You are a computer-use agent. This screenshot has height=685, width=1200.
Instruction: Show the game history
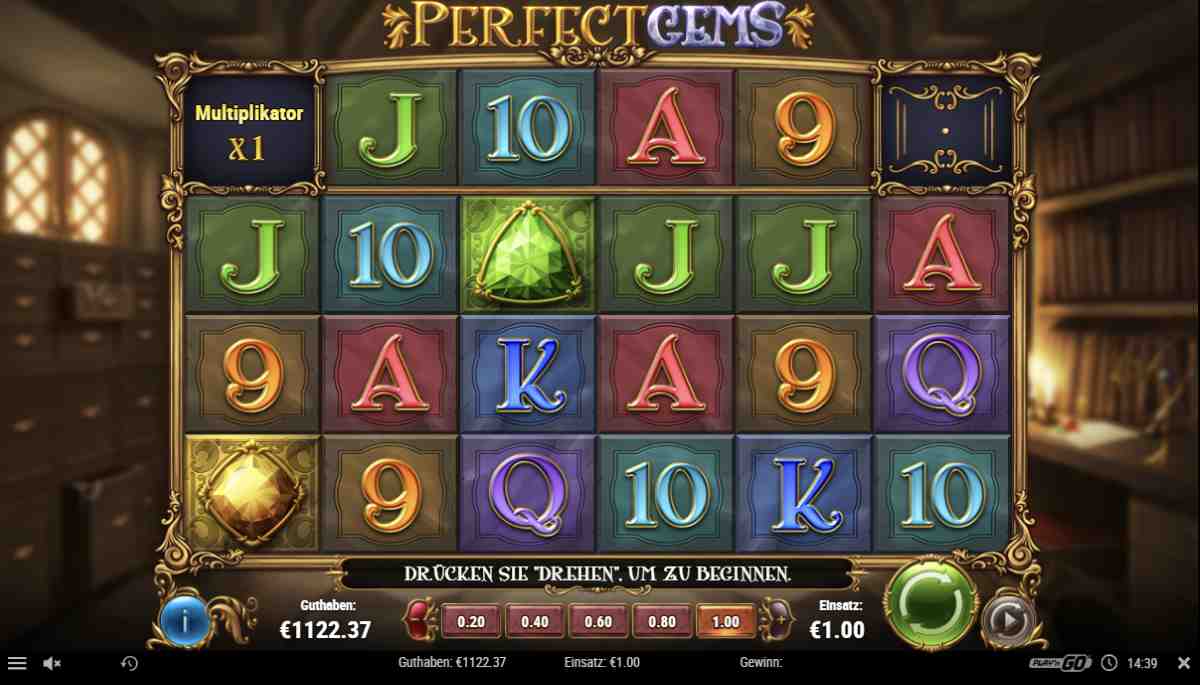(129, 663)
